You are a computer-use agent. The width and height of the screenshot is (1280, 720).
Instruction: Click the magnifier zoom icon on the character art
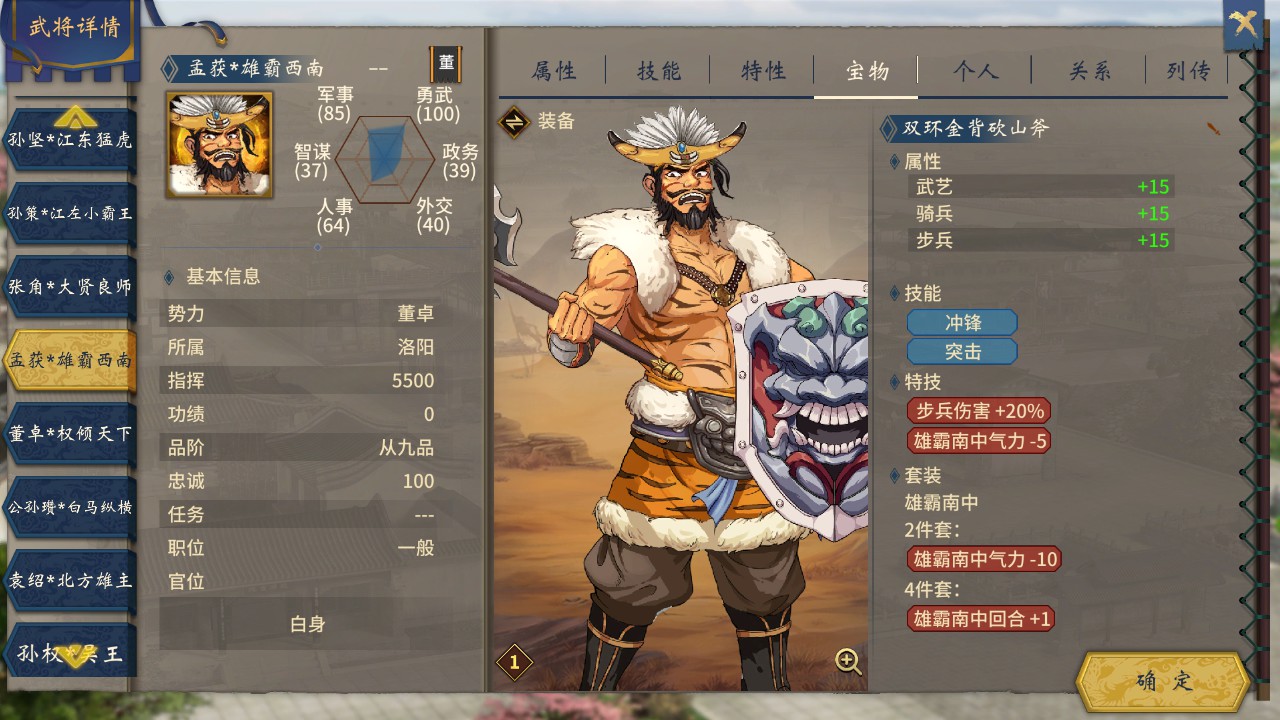[848, 661]
